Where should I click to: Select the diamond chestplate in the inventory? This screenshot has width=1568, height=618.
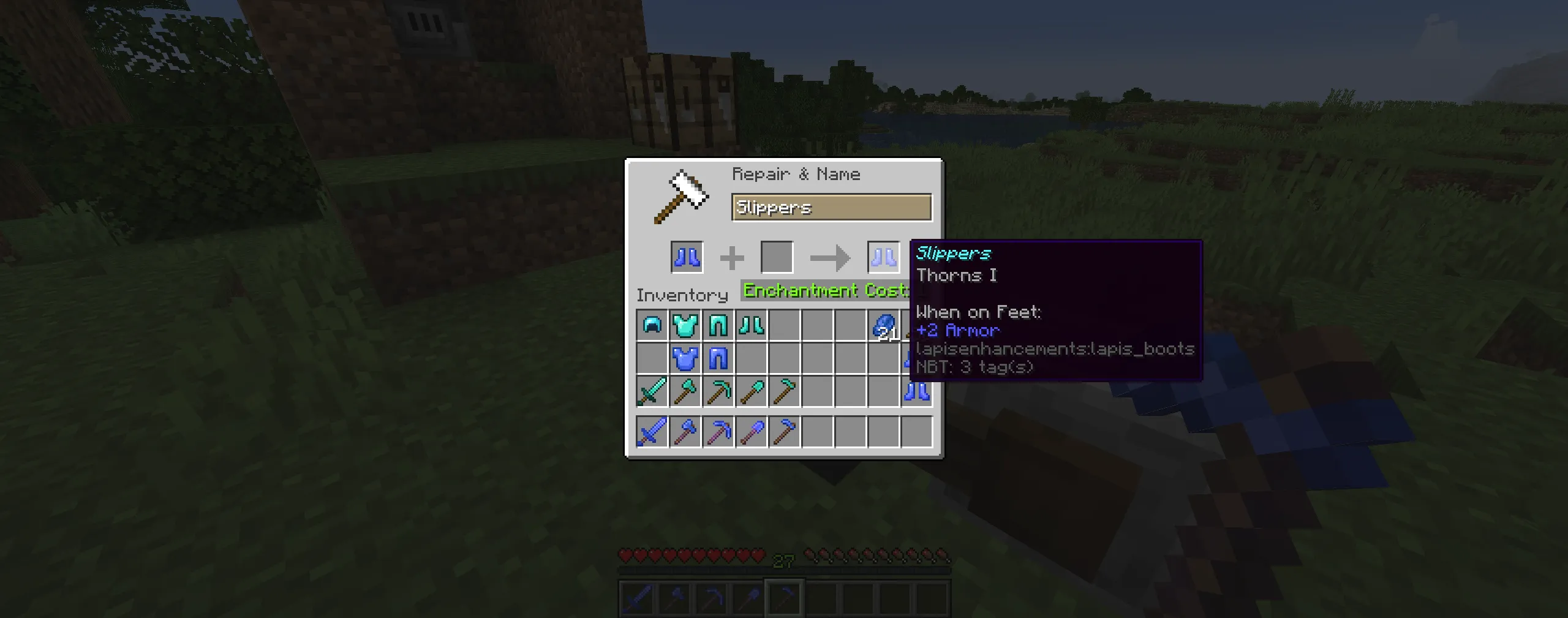pyautogui.click(x=686, y=326)
